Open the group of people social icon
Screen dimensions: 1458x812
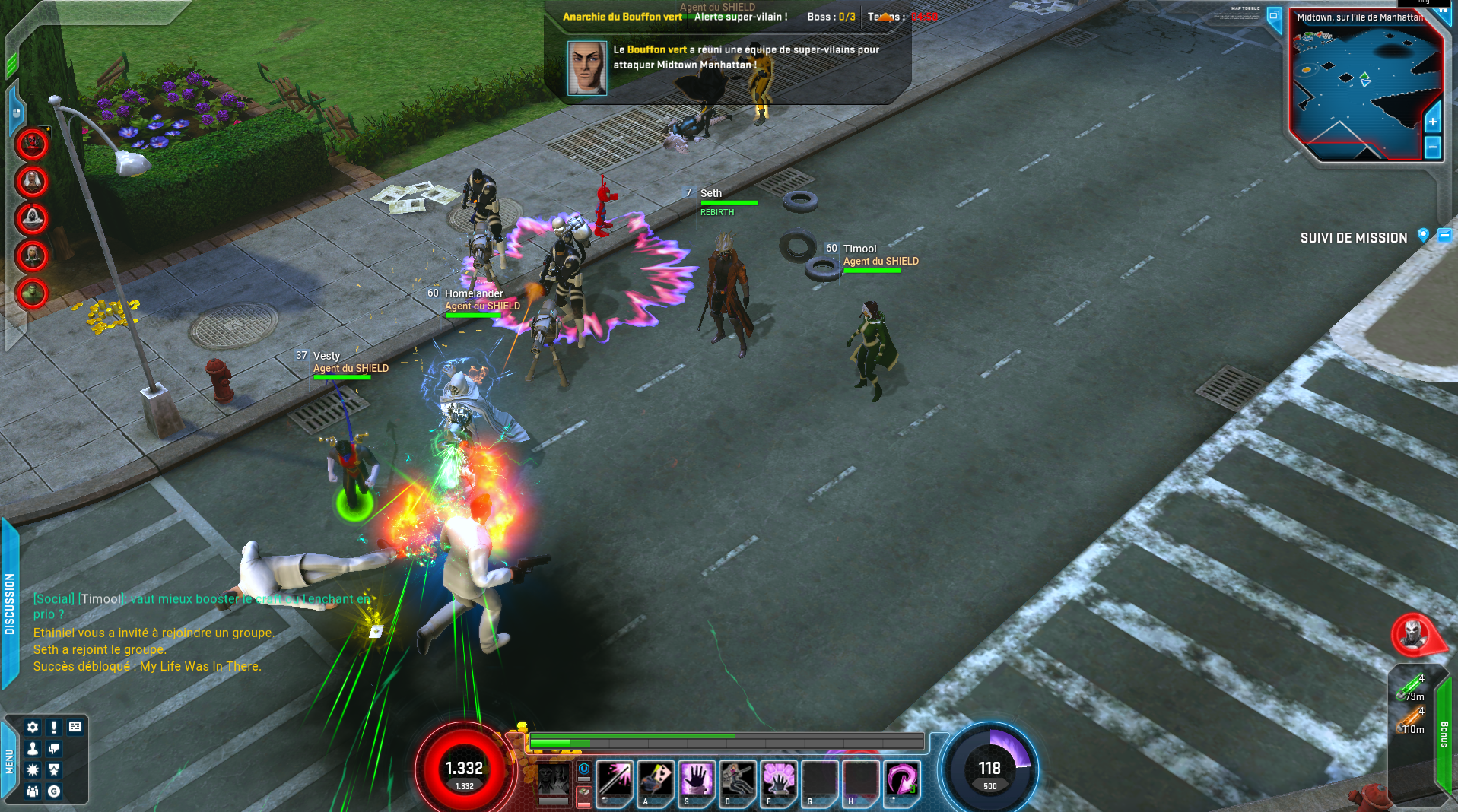pyautogui.click(x=33, y=791)
